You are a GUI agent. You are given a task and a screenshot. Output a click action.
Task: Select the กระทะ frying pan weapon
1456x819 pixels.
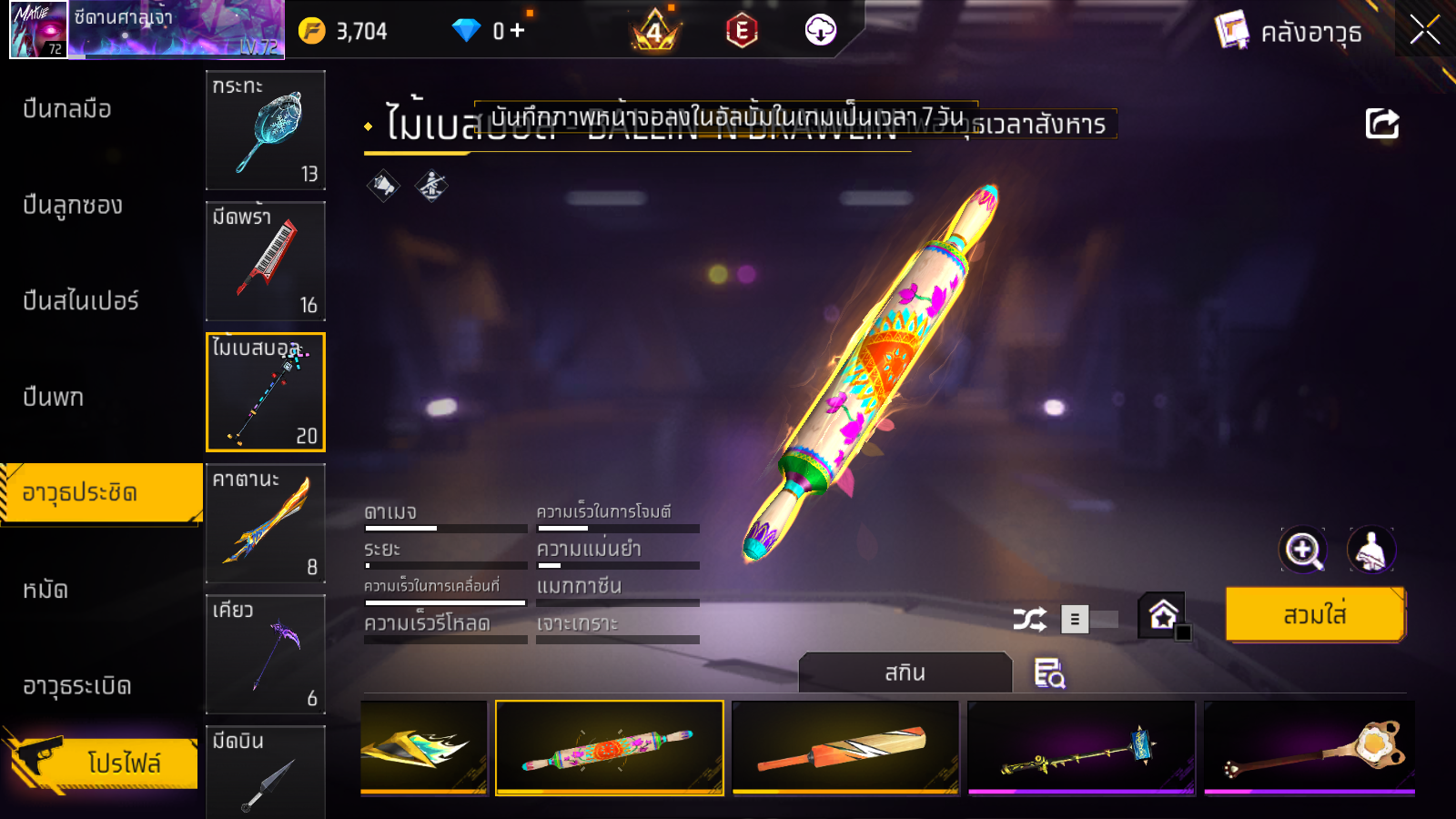[266, 130]
